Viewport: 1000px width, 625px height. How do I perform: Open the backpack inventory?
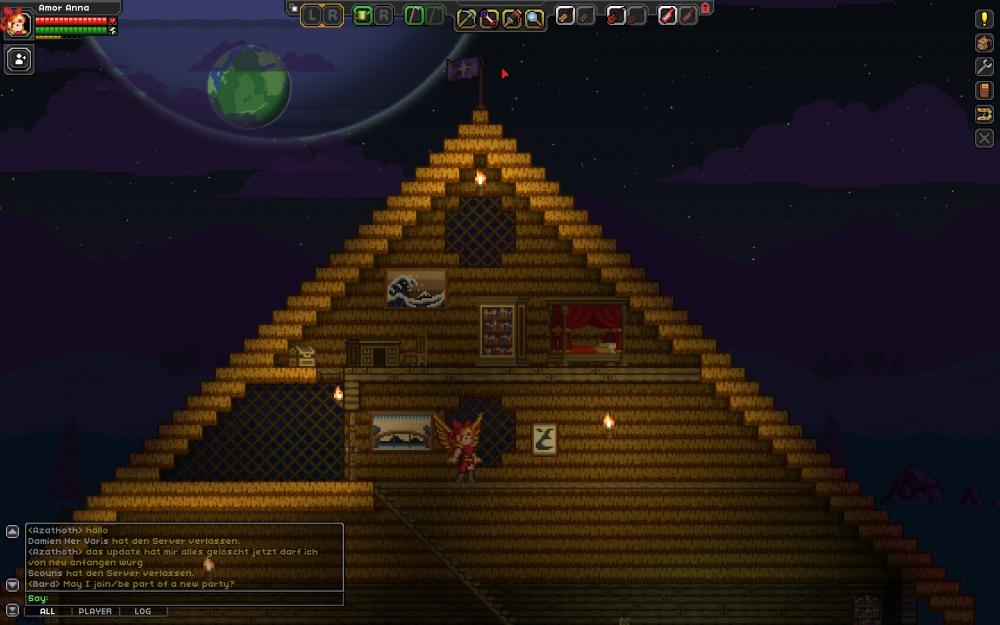pyautogui.click(x=984, y=43)
